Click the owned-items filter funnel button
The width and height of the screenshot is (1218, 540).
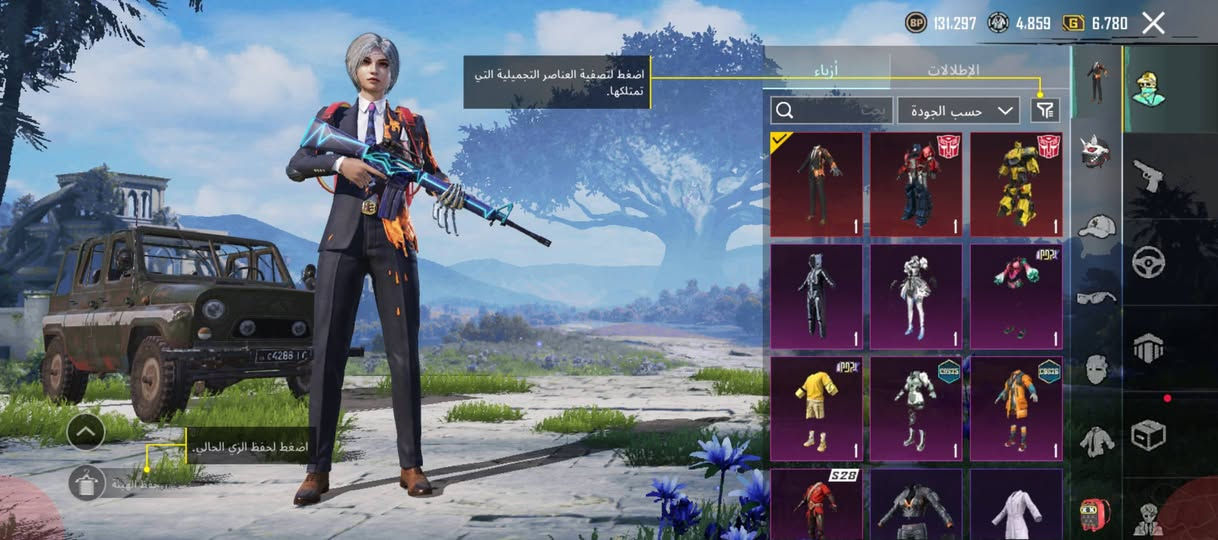tap(1045, 110)
